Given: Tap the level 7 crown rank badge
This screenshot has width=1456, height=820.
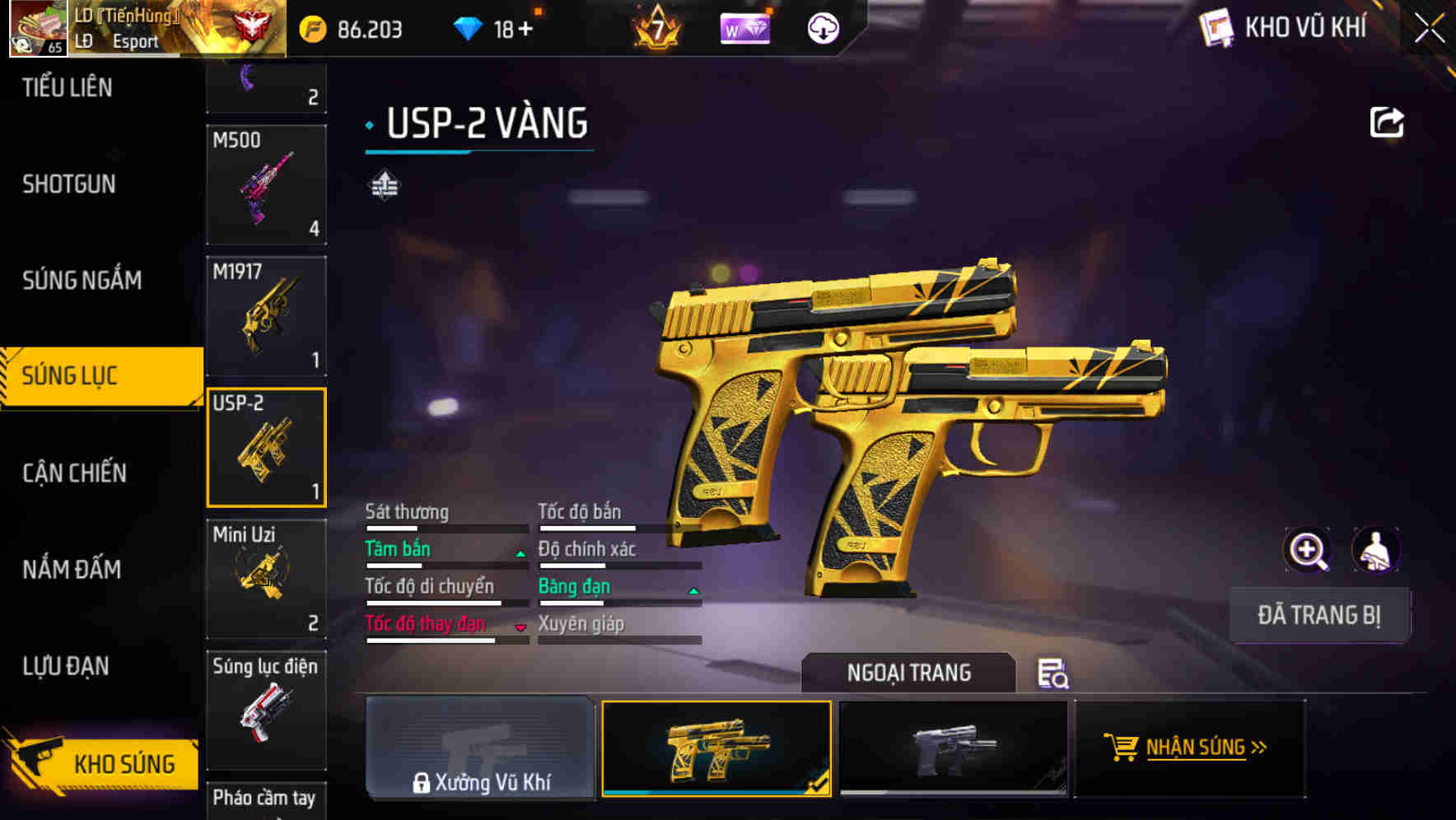Looking at the screenshot, I should pos(656,28).
